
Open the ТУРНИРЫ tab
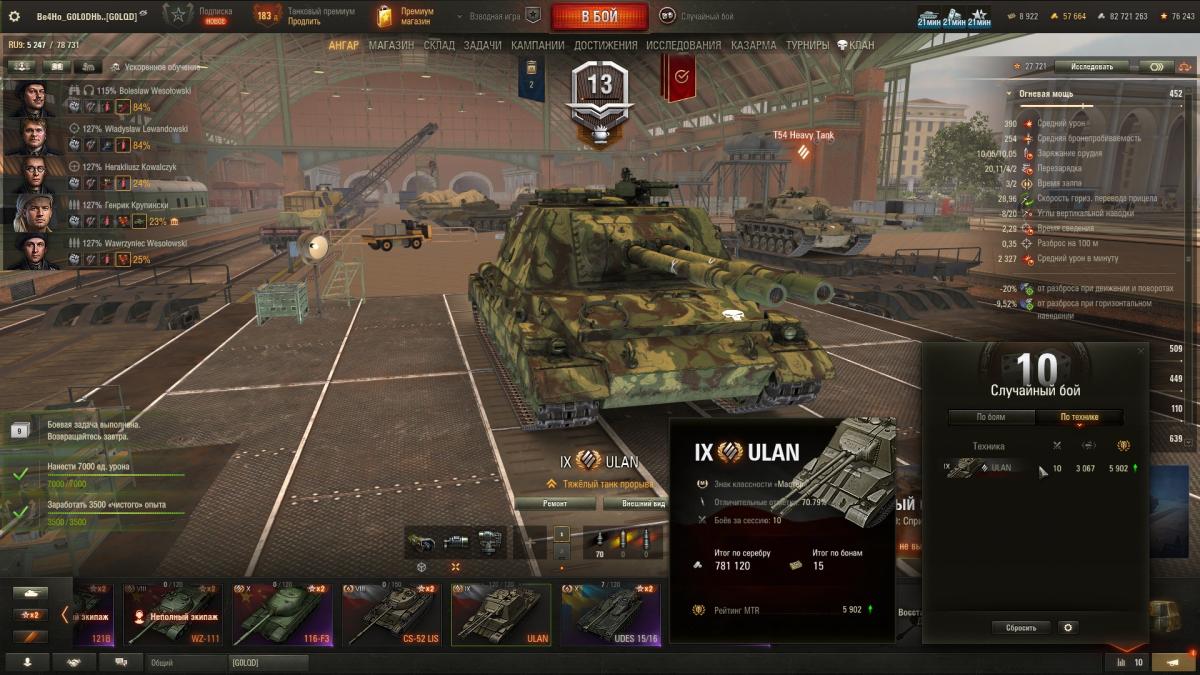click(807, 45)
